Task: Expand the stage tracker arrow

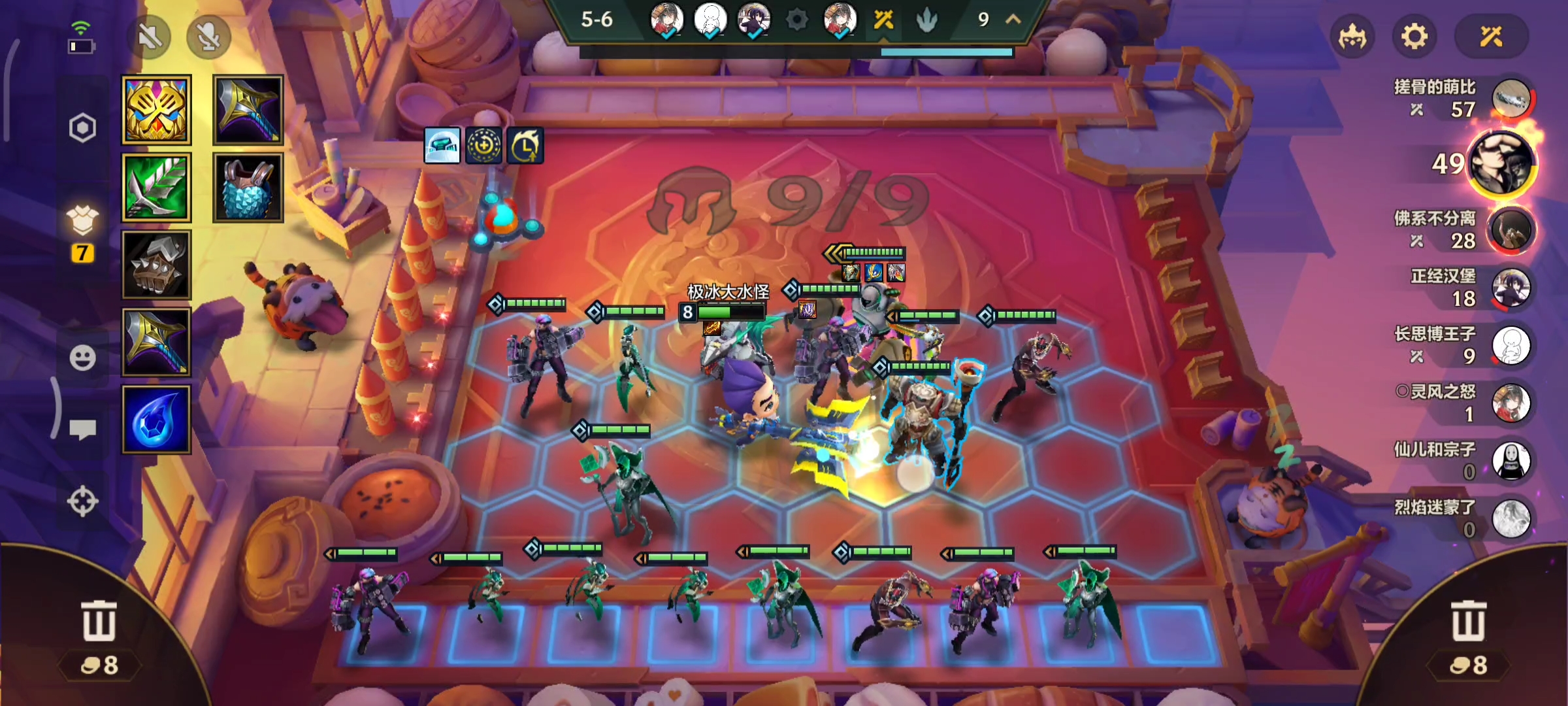Action: point(1013,20)
